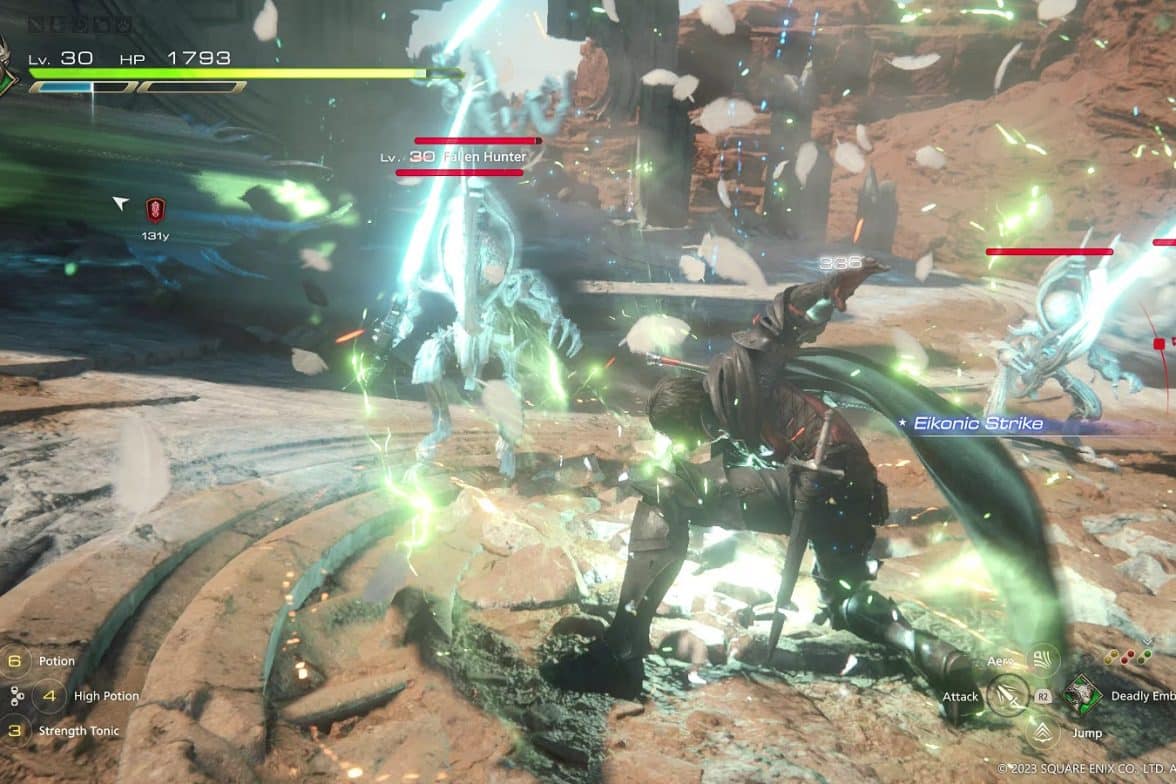Image resolution: width=1176 pixels, height=784 pixels.
Task: Trigger the Attack sword icon
Action: click(x=1007, y=695)
